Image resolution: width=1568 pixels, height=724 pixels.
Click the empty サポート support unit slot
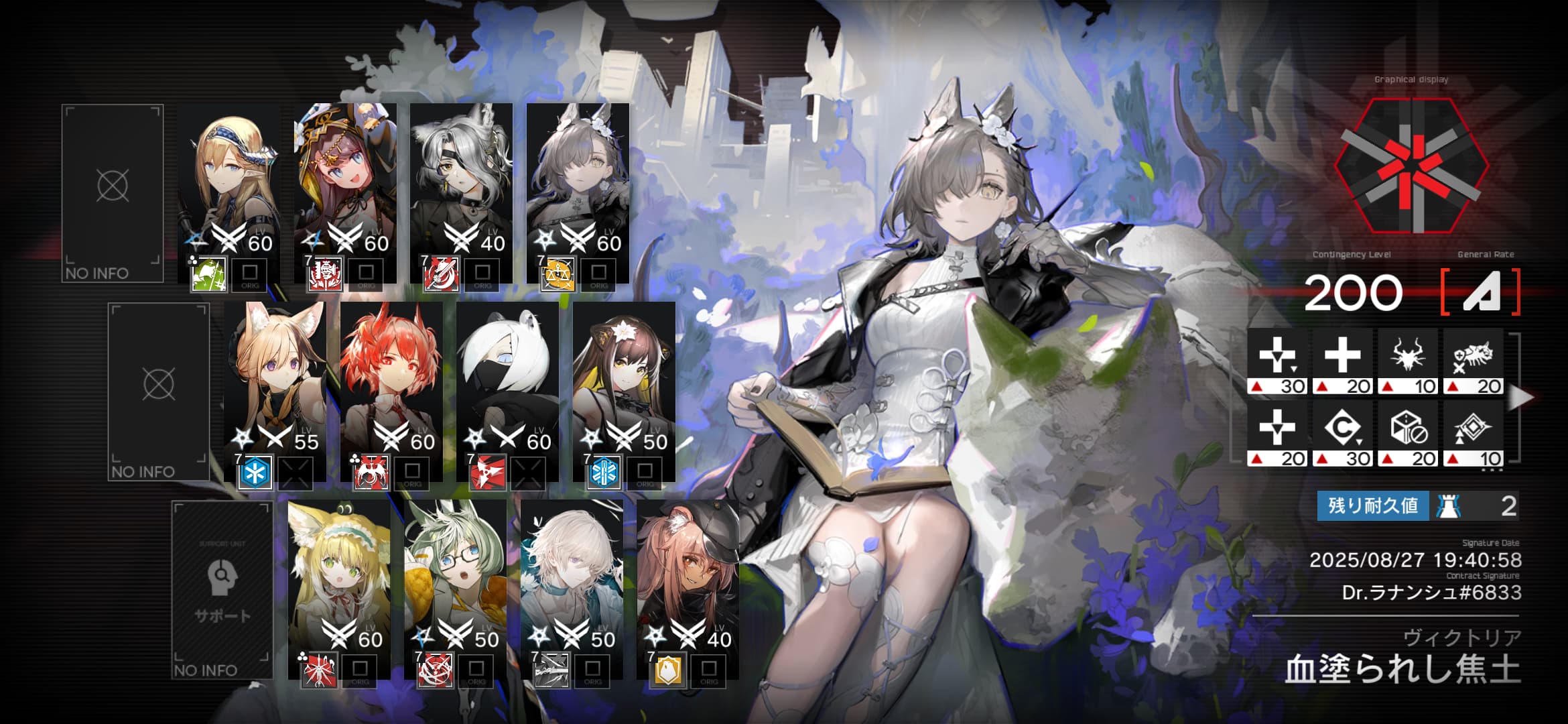tap(222, 590)
